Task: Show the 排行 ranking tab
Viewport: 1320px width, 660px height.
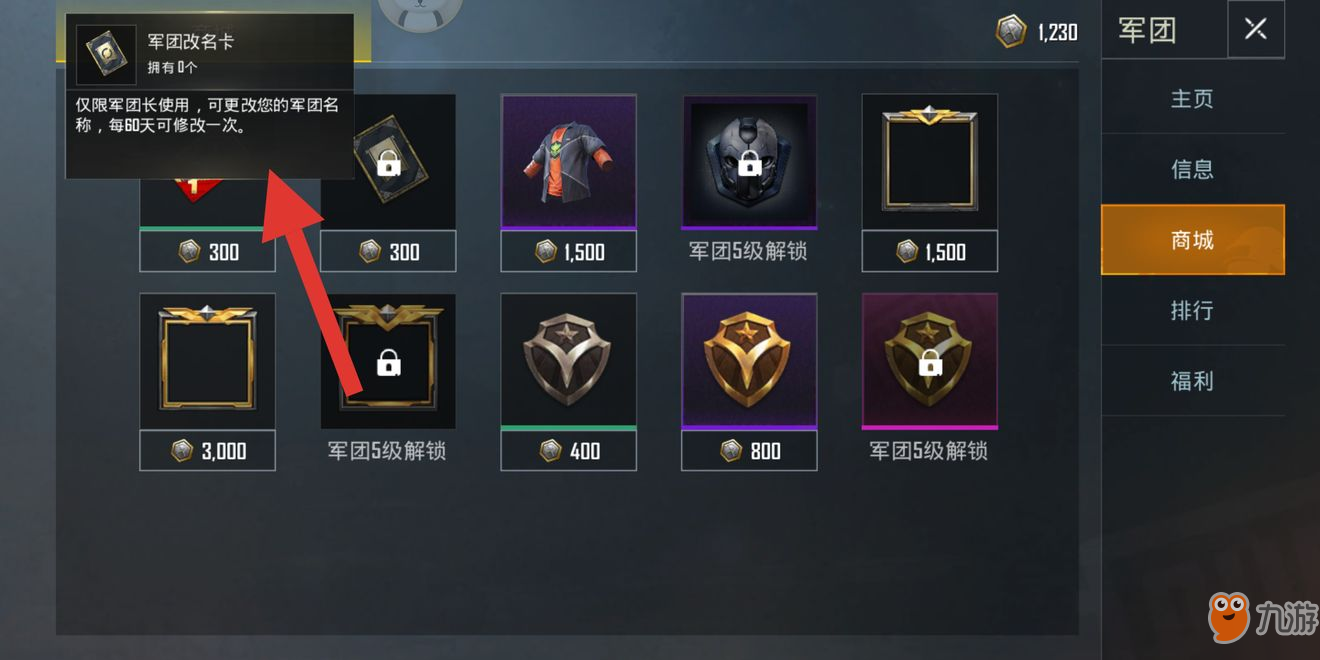Action: pos(1192,310)
